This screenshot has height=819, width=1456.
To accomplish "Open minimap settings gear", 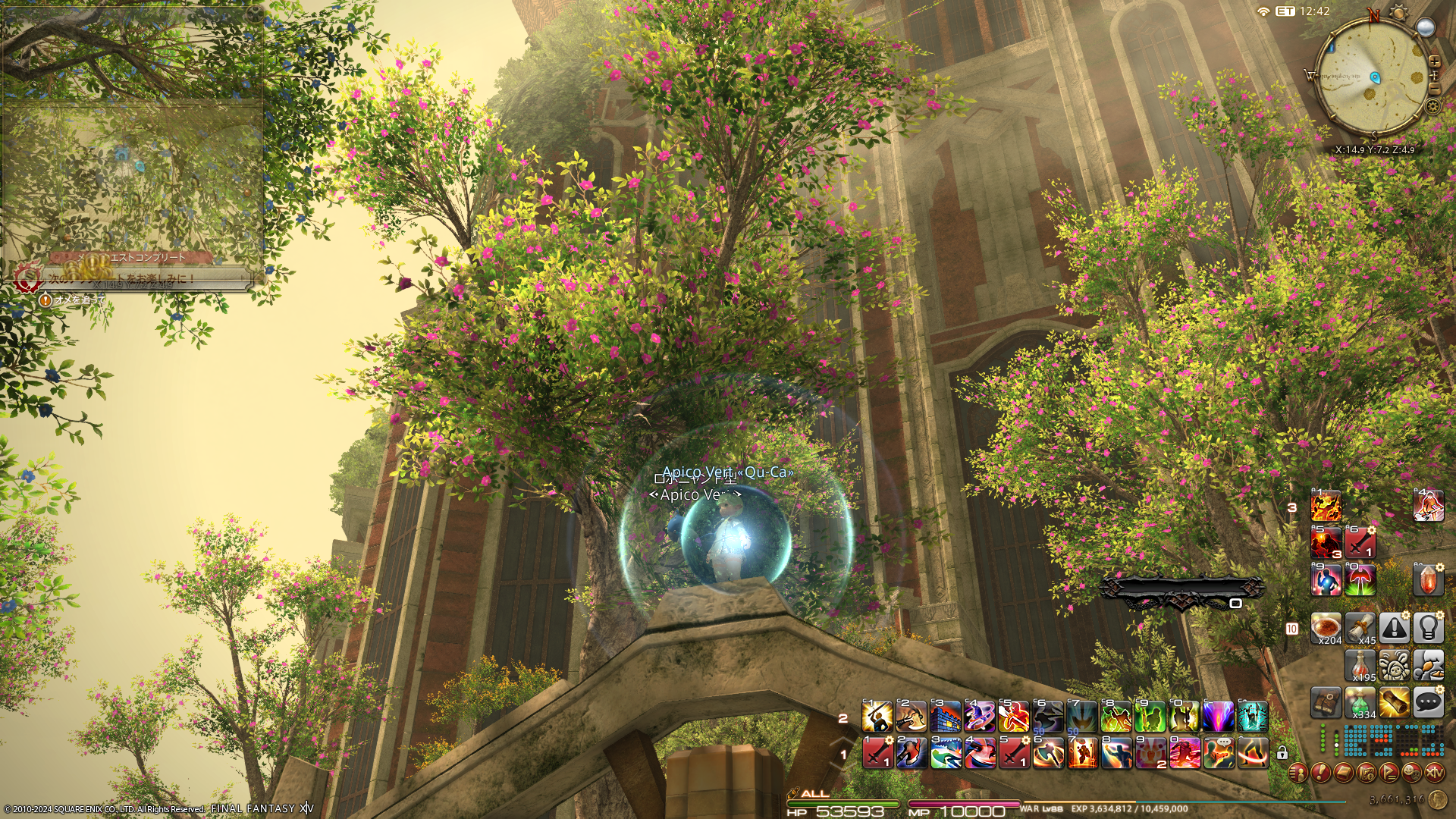I will [1432, 106].
